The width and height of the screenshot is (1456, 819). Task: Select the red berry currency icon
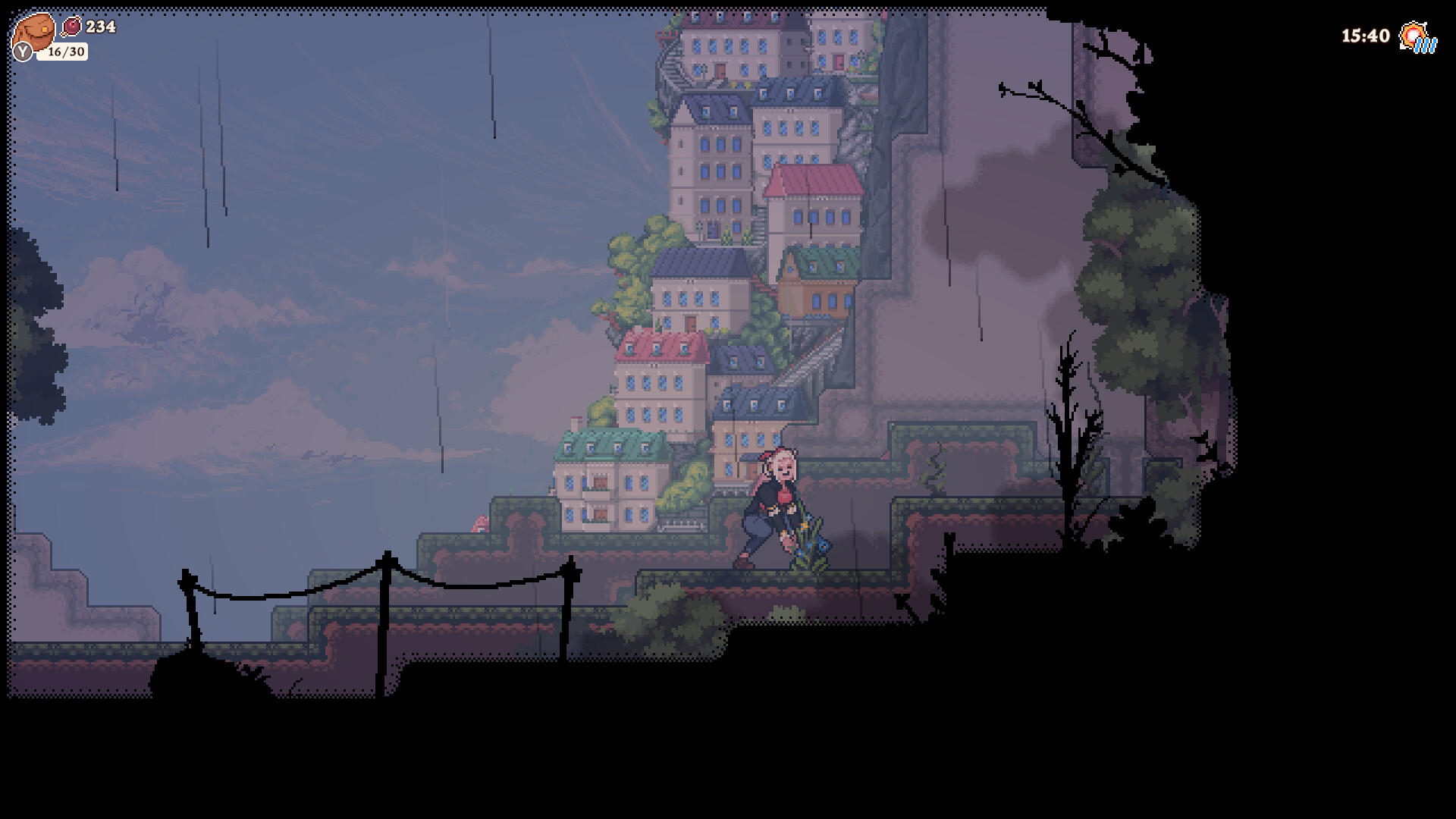(72, 27)
